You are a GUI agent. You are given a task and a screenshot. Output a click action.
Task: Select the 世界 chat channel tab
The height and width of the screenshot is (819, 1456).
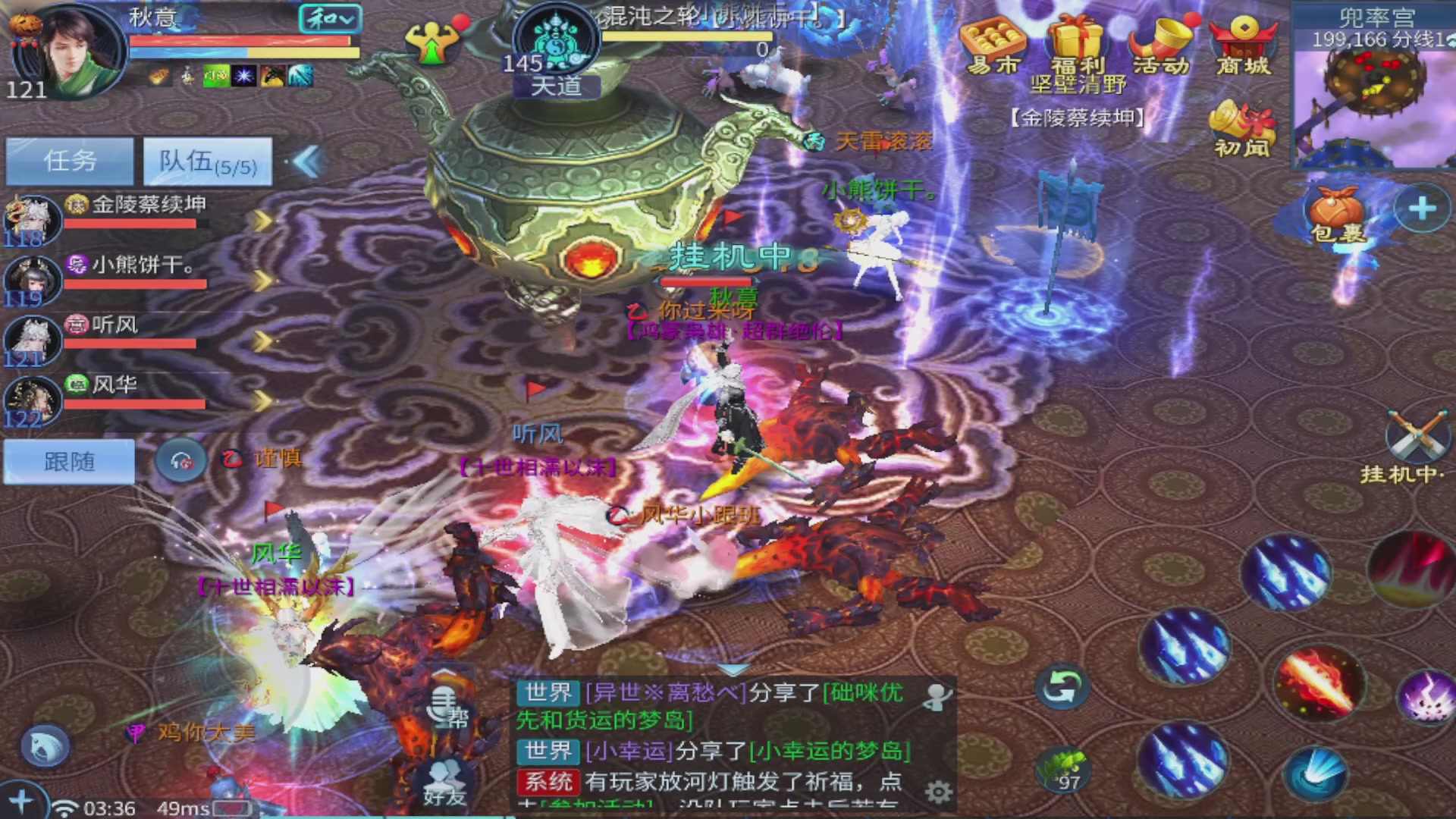547,692
